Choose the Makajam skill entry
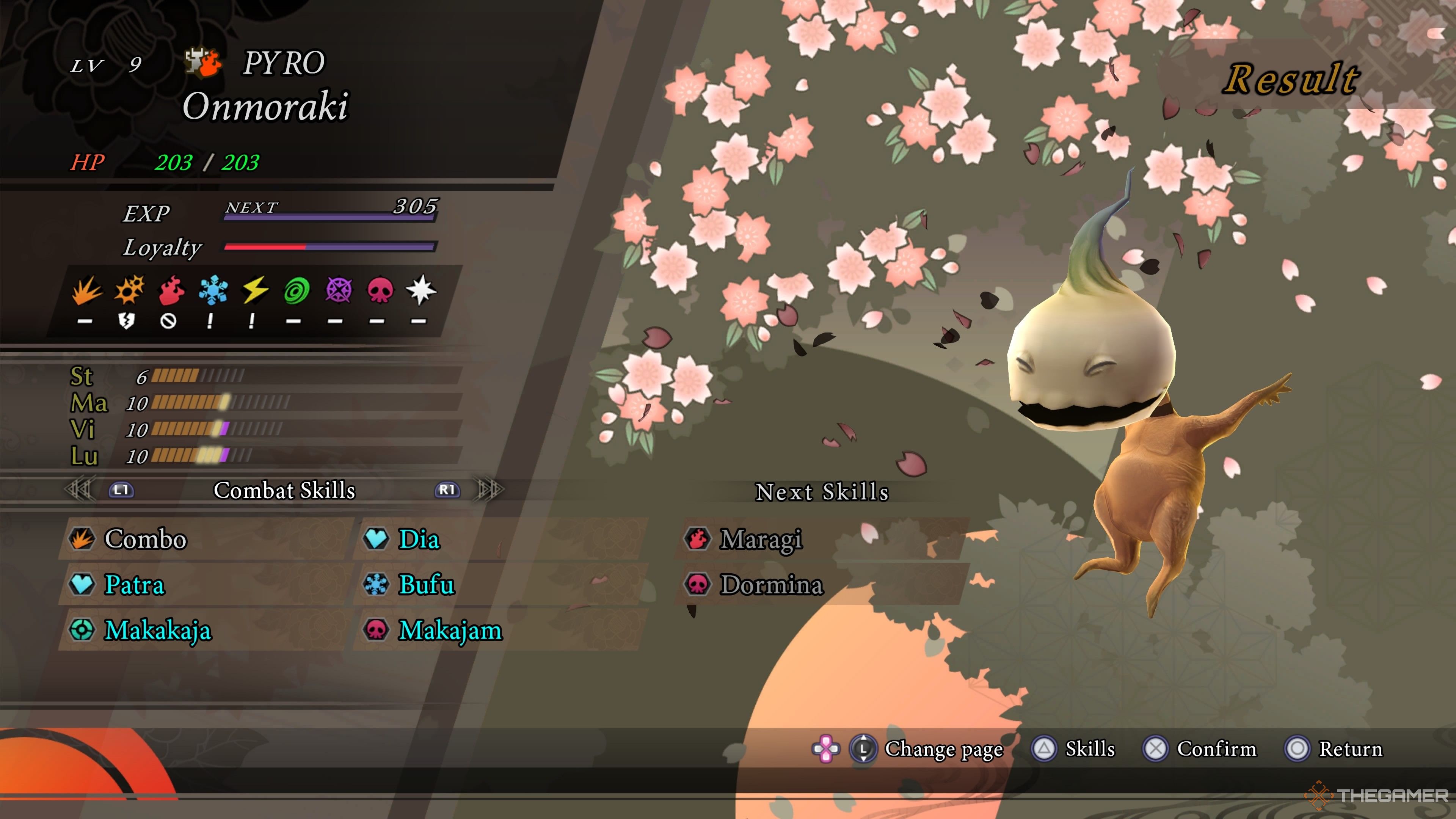Viewport: 1456px width, 819px height. pyautogui.click(x=450, y=630)
